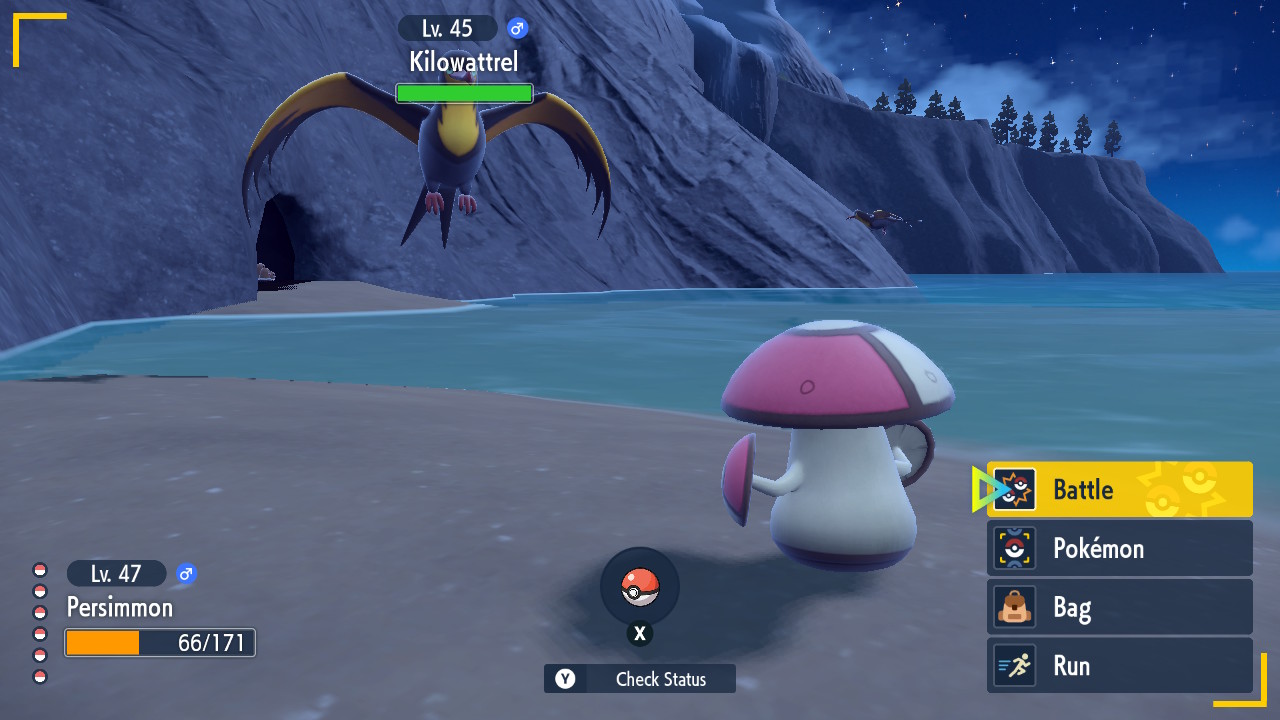Select the Battle command
This screenshot has height=720, width=1280.
pyautogui.click(x=1119, y=489)
